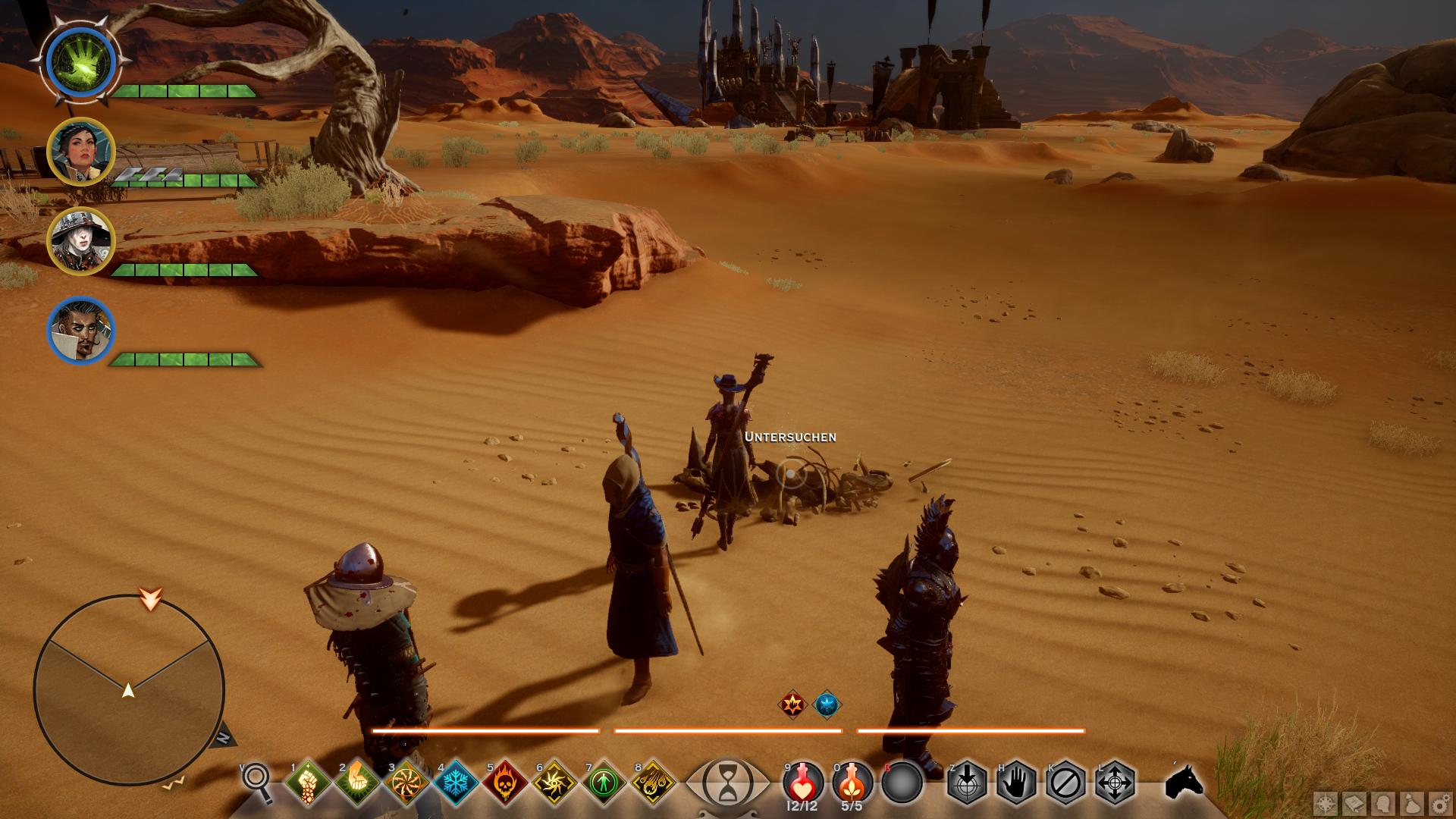Viewport: 1456px width, 819px height.
Task: Open the gear settings button
Action: point(1441,804)
